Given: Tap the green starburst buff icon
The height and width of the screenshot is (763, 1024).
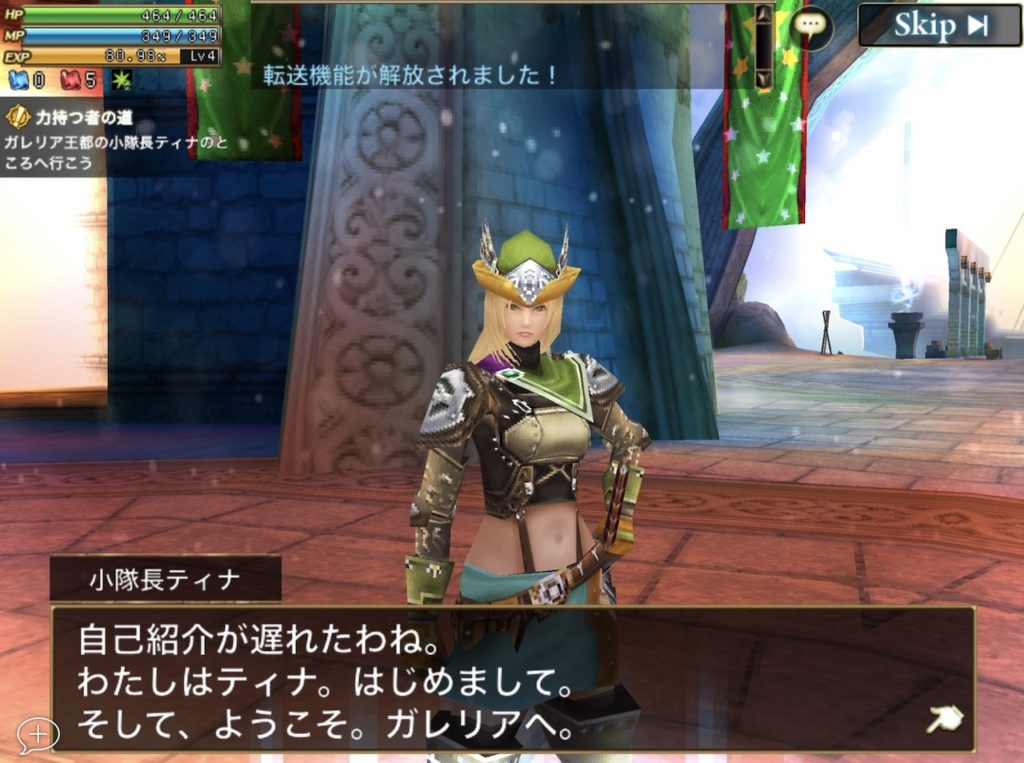Looking at the screenshot, I should pyautogui.click(x=122, y=80).
